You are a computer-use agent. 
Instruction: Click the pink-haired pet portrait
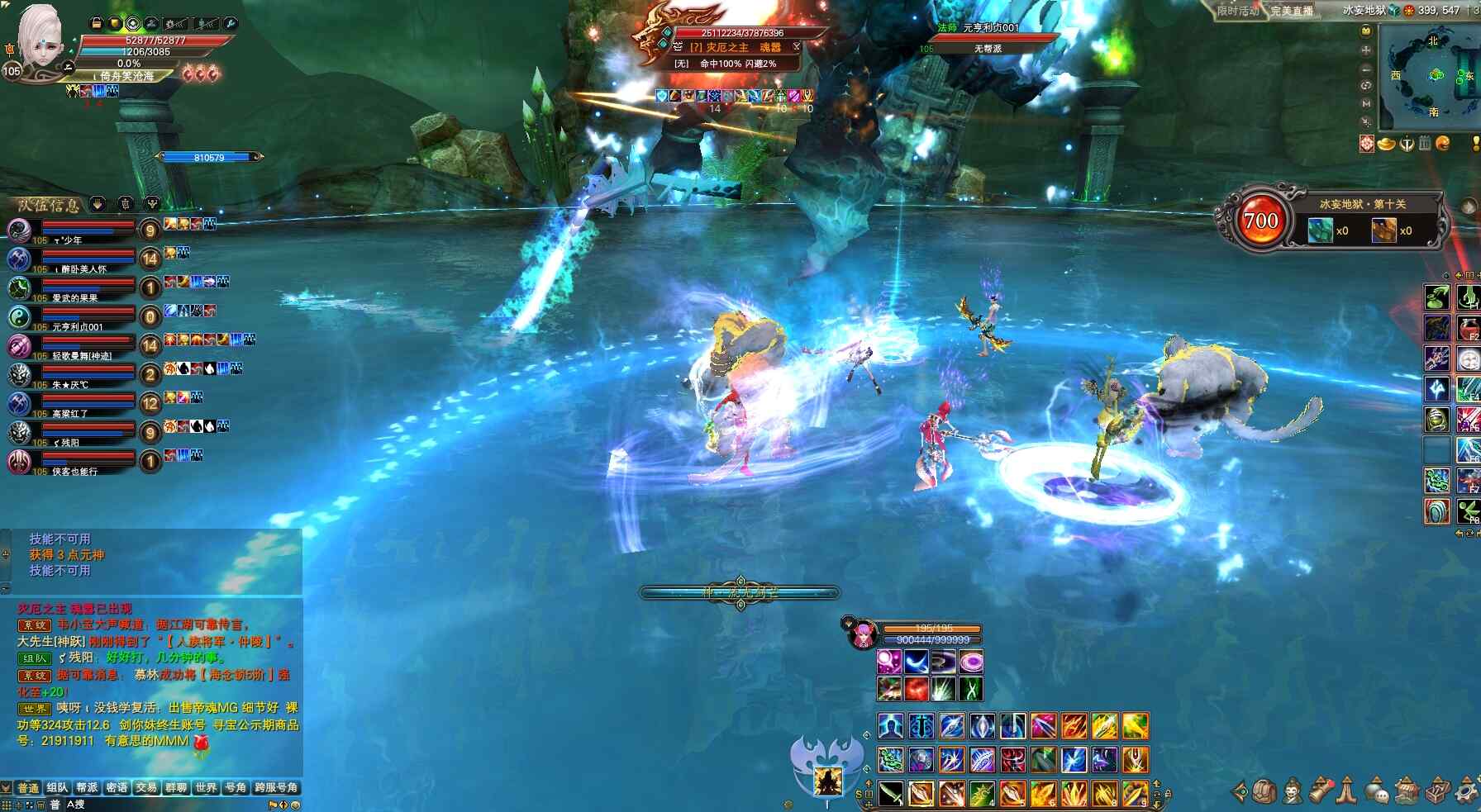click(863, 634)
